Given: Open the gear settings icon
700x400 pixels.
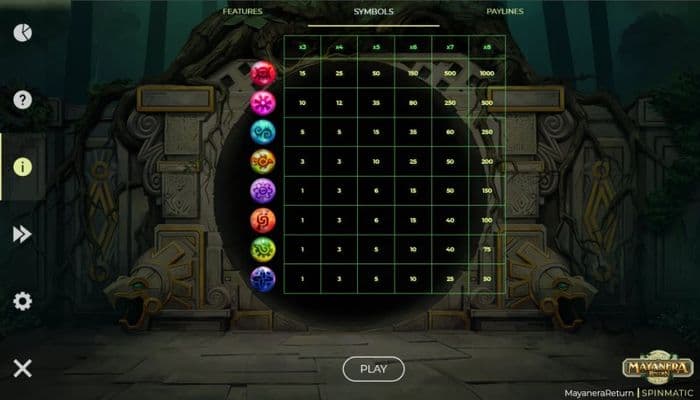Looking at the screenshot, I should tap(22, 301).
